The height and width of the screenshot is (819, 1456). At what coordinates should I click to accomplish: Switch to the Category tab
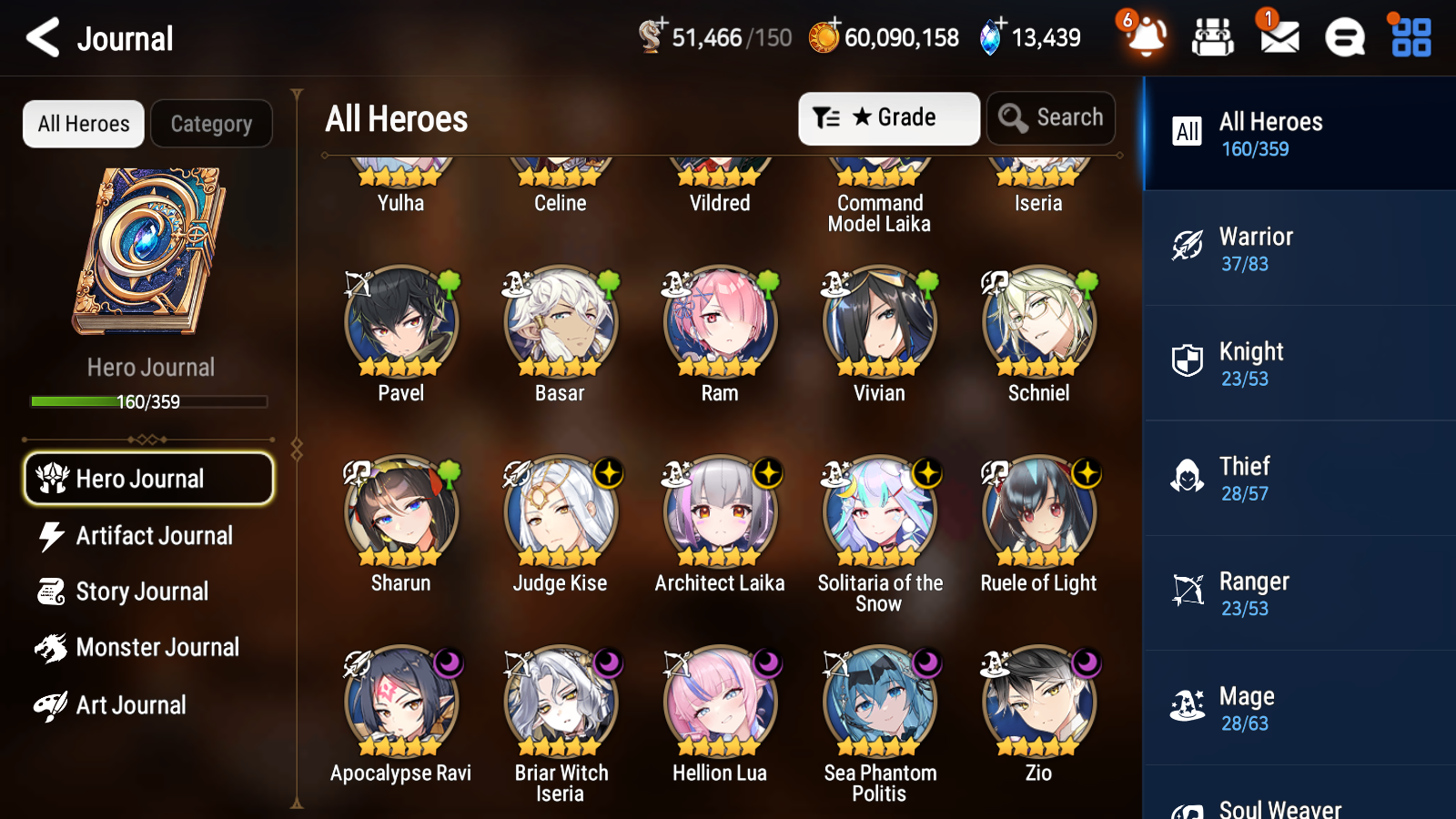[211, 124]
